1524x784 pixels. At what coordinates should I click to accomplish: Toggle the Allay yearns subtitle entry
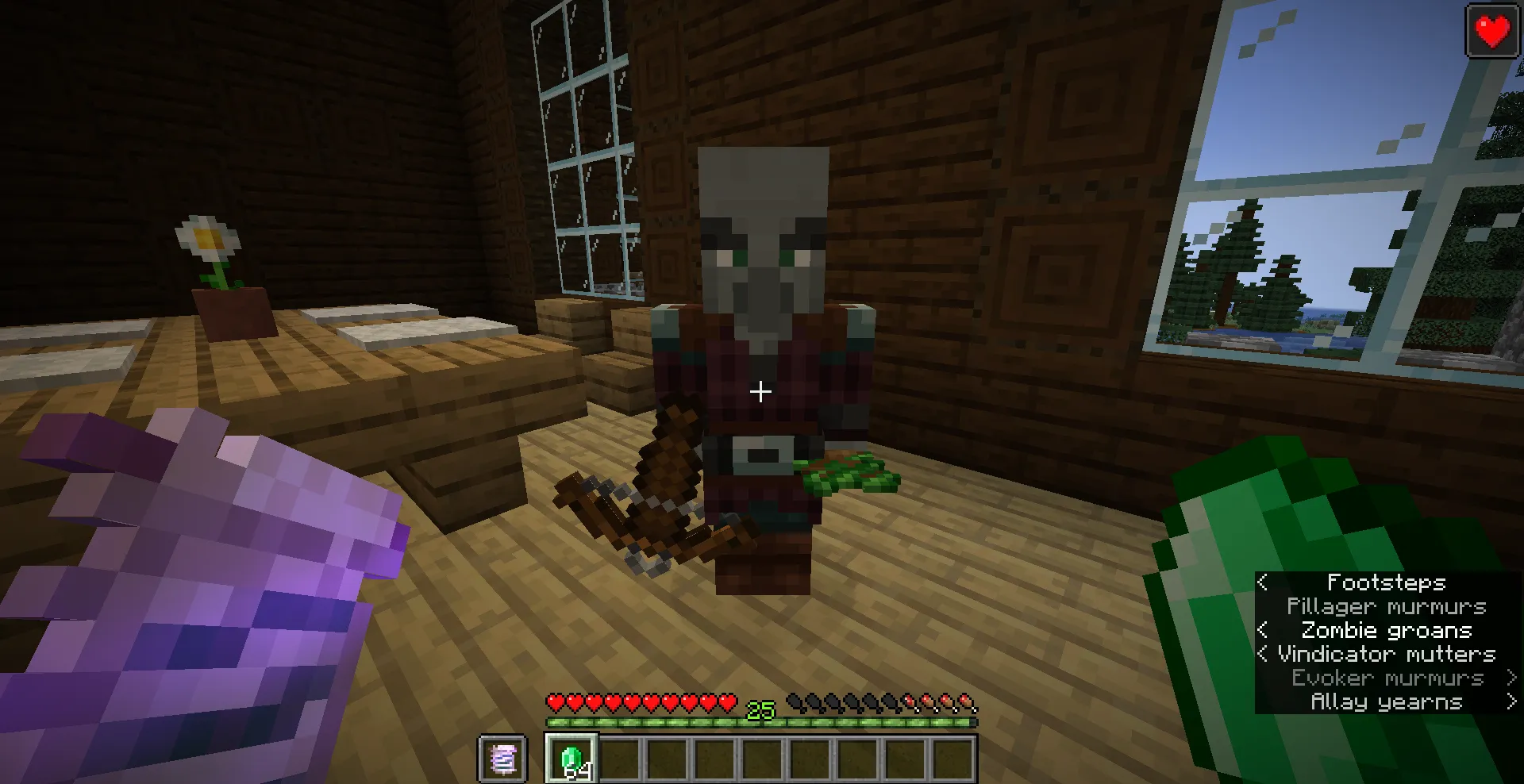(x=1387, y=701)
